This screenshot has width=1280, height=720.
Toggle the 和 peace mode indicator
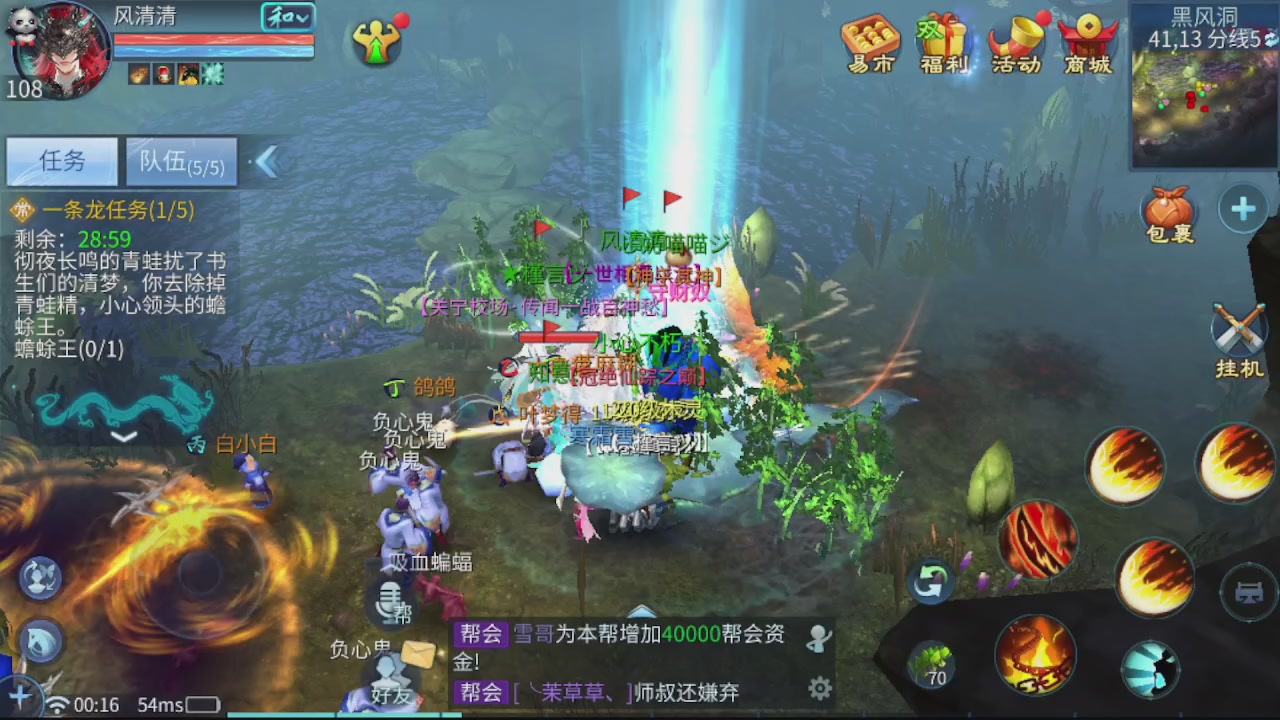click(x=287, y=17)
